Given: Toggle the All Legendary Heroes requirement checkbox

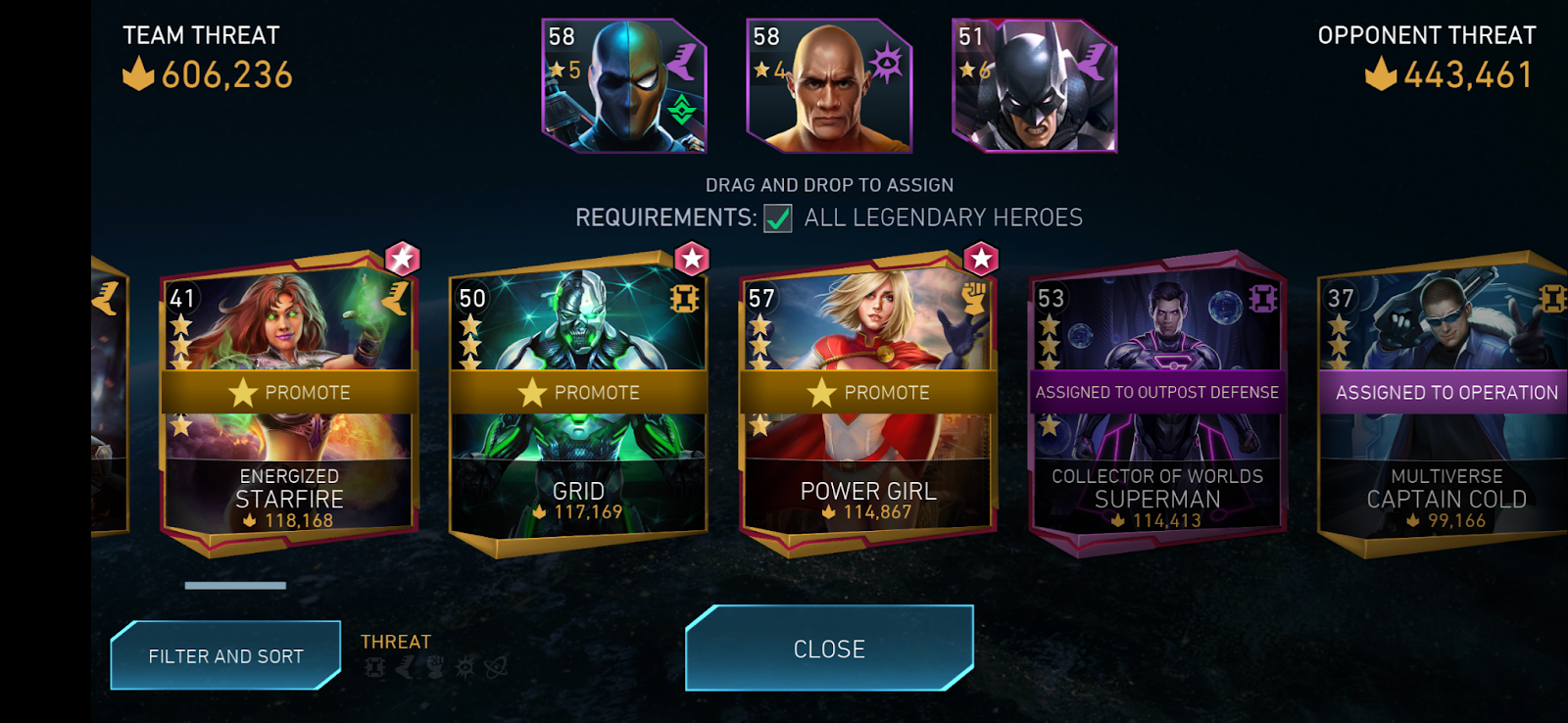Looking at the screenshot, I should 778,217.
